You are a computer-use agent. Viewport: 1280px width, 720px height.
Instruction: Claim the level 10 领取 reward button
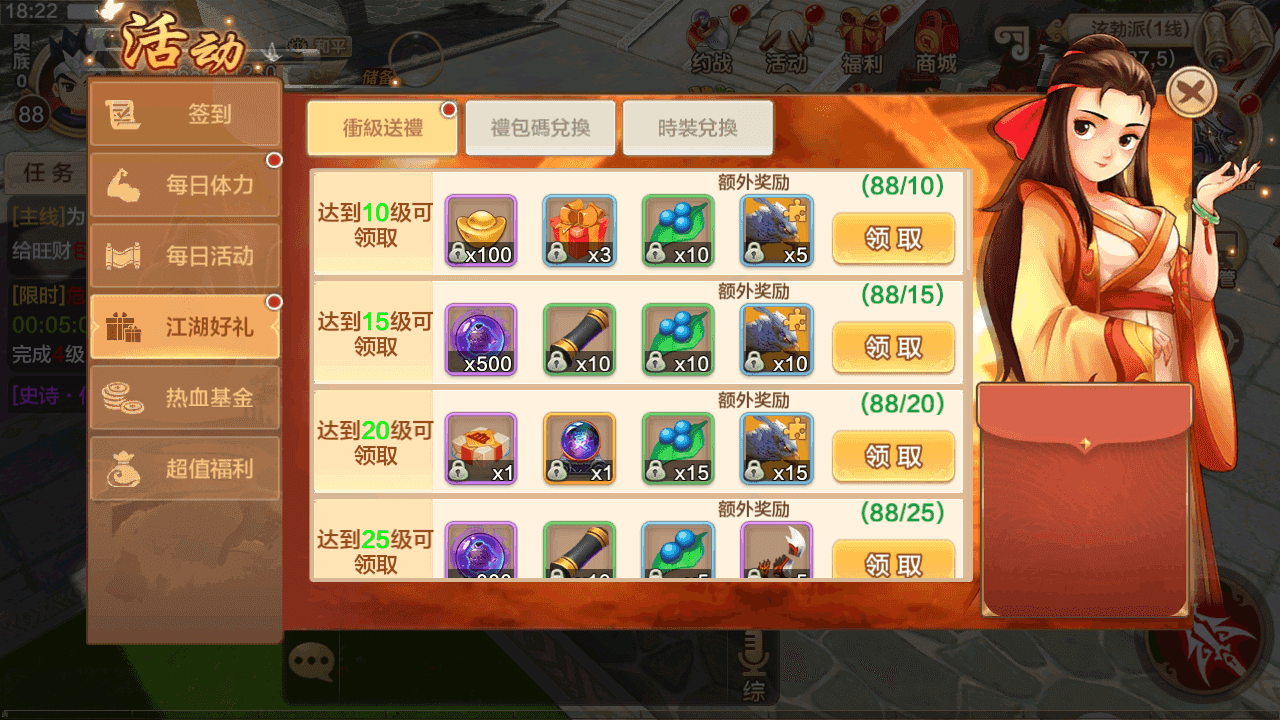point(893,239)
